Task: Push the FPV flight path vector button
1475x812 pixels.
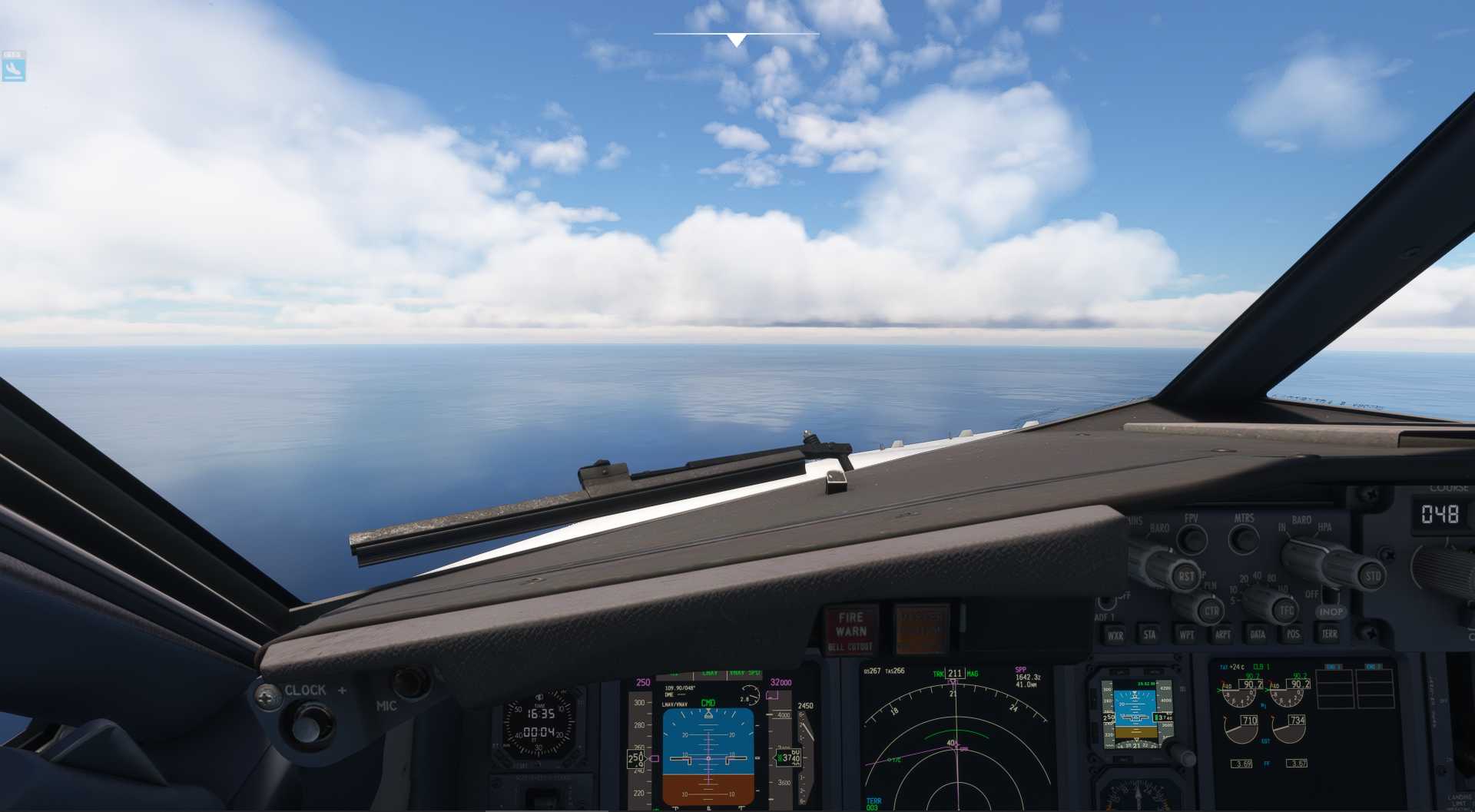Action: click(x=1192, y=539)
